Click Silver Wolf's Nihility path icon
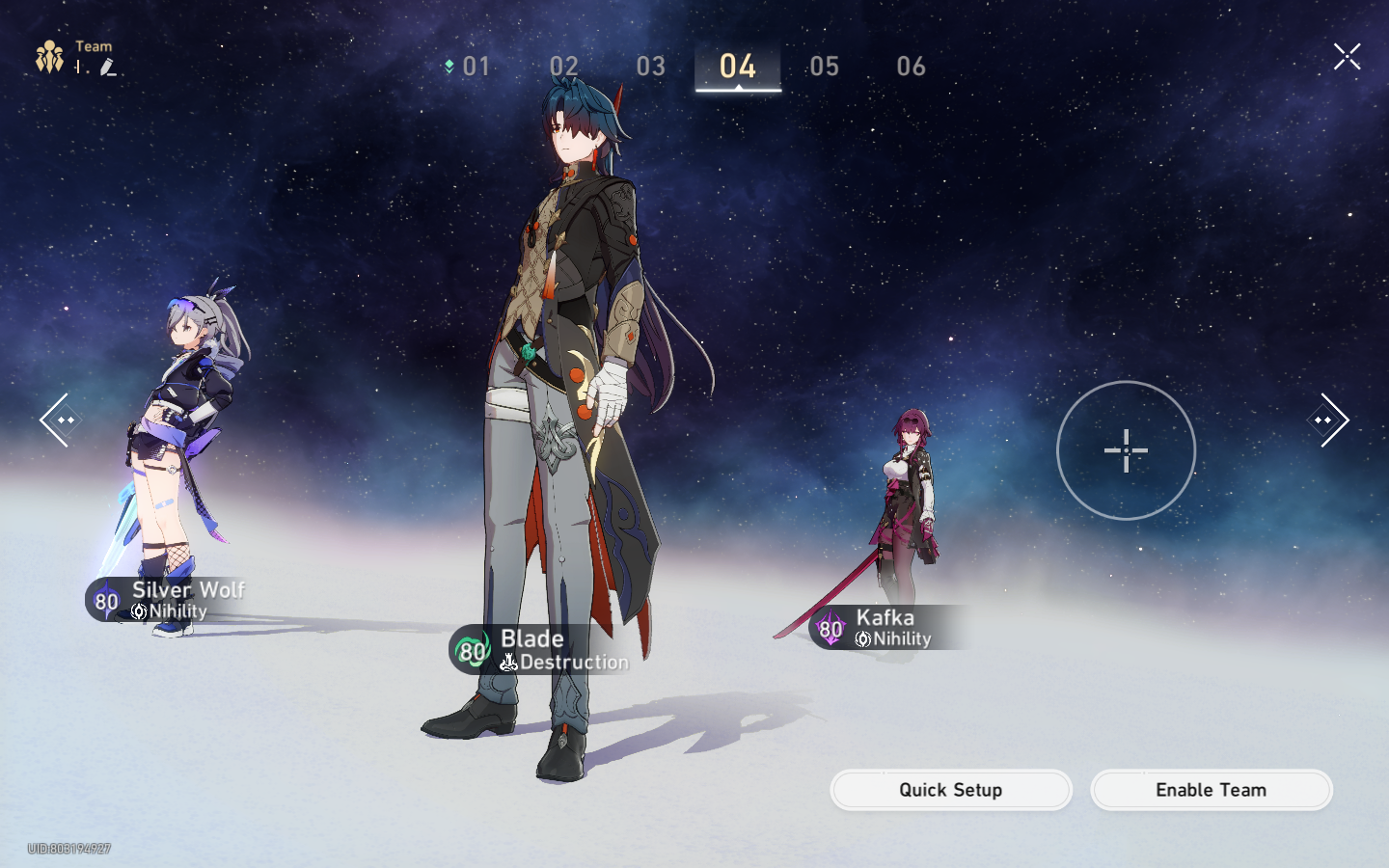 tap(139, 610)
